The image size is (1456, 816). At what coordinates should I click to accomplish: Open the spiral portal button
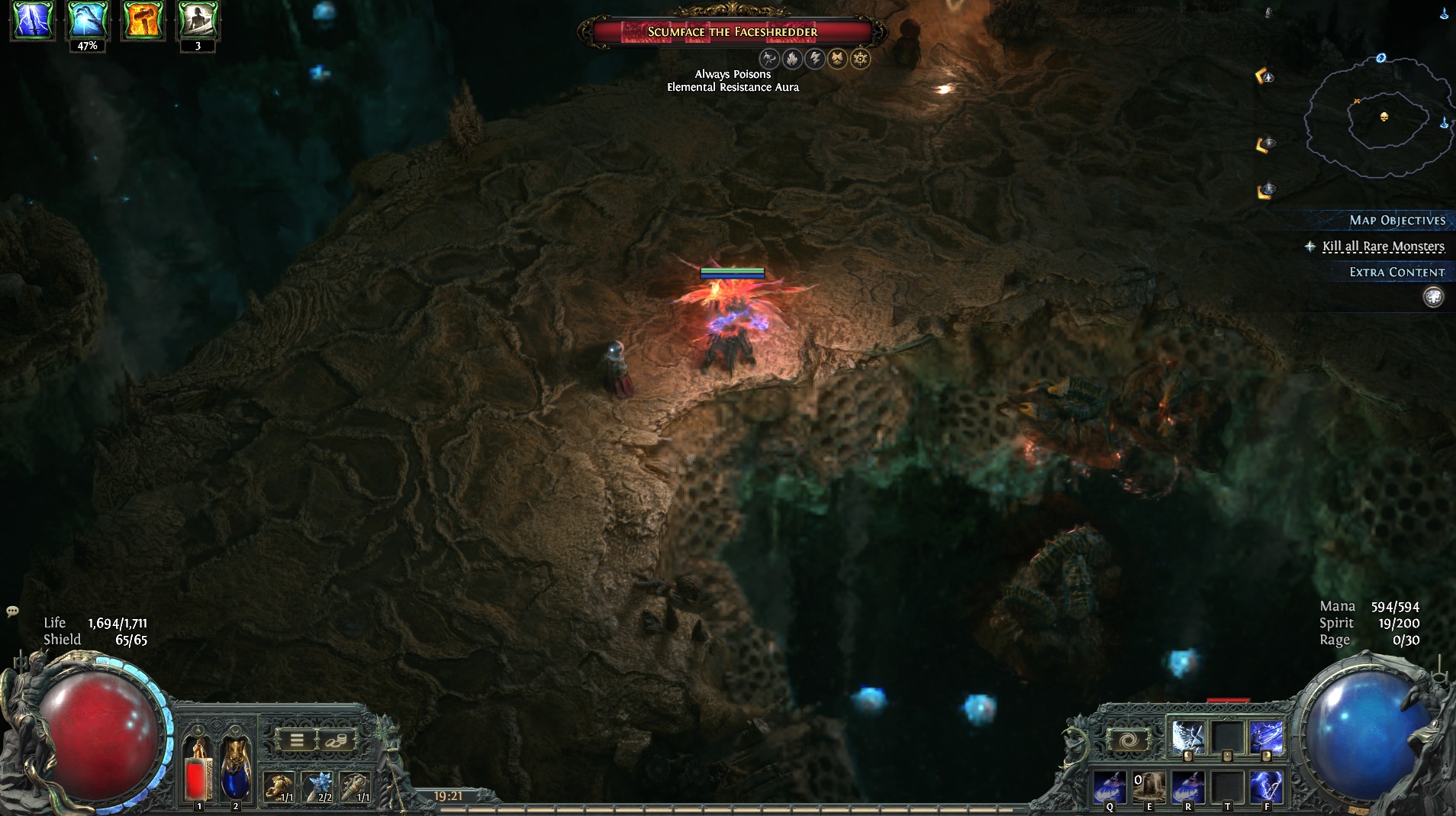[x=1127, y=740]
